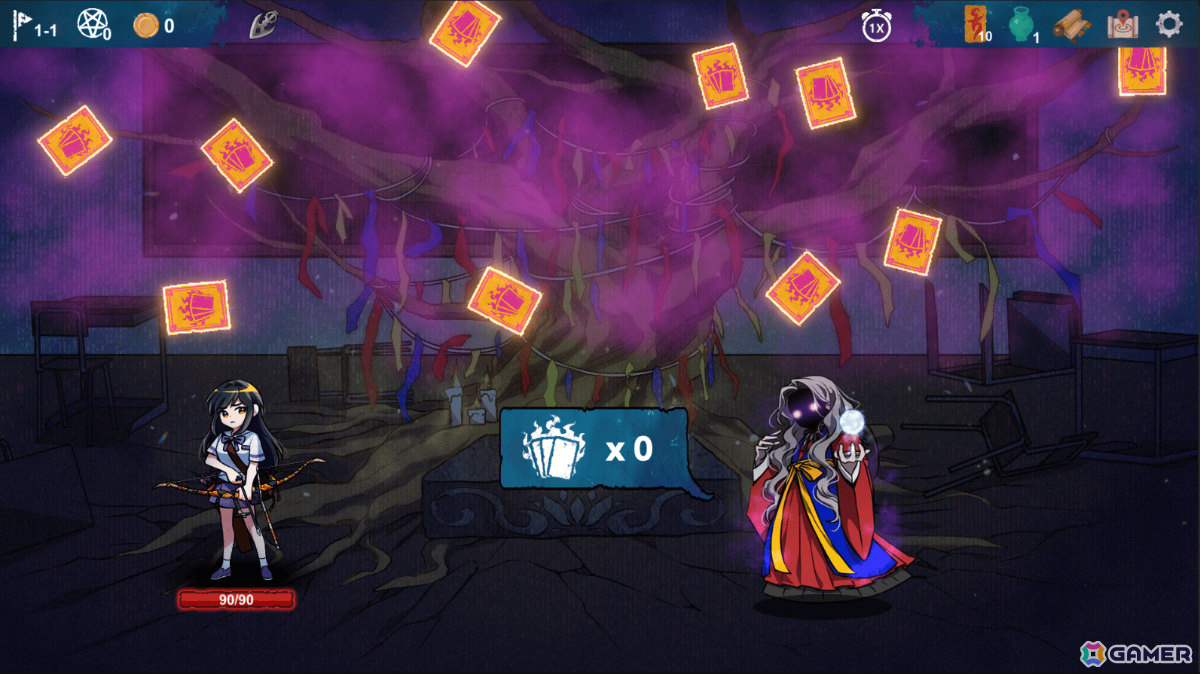This screenshot has height=674, width=1200.
Task: Click the green jar icon
Action: (1020, 24)
